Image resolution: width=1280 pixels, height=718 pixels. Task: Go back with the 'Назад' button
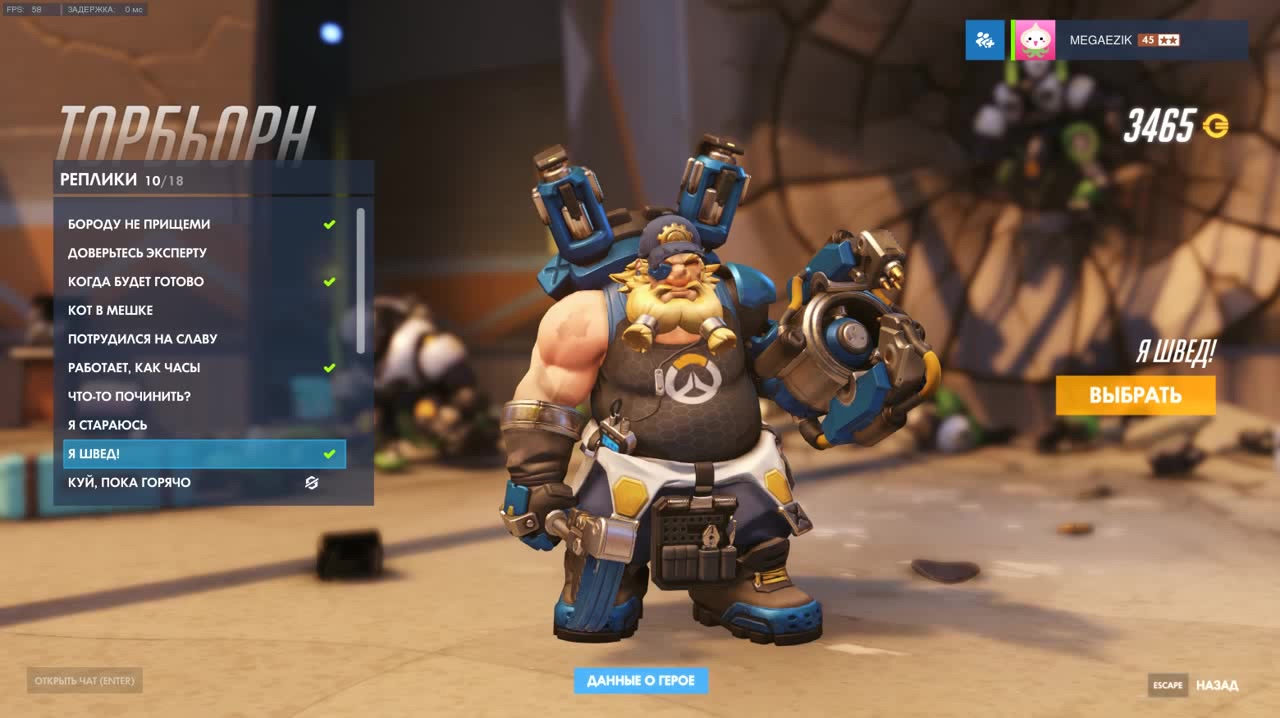tap(1216, 685)
